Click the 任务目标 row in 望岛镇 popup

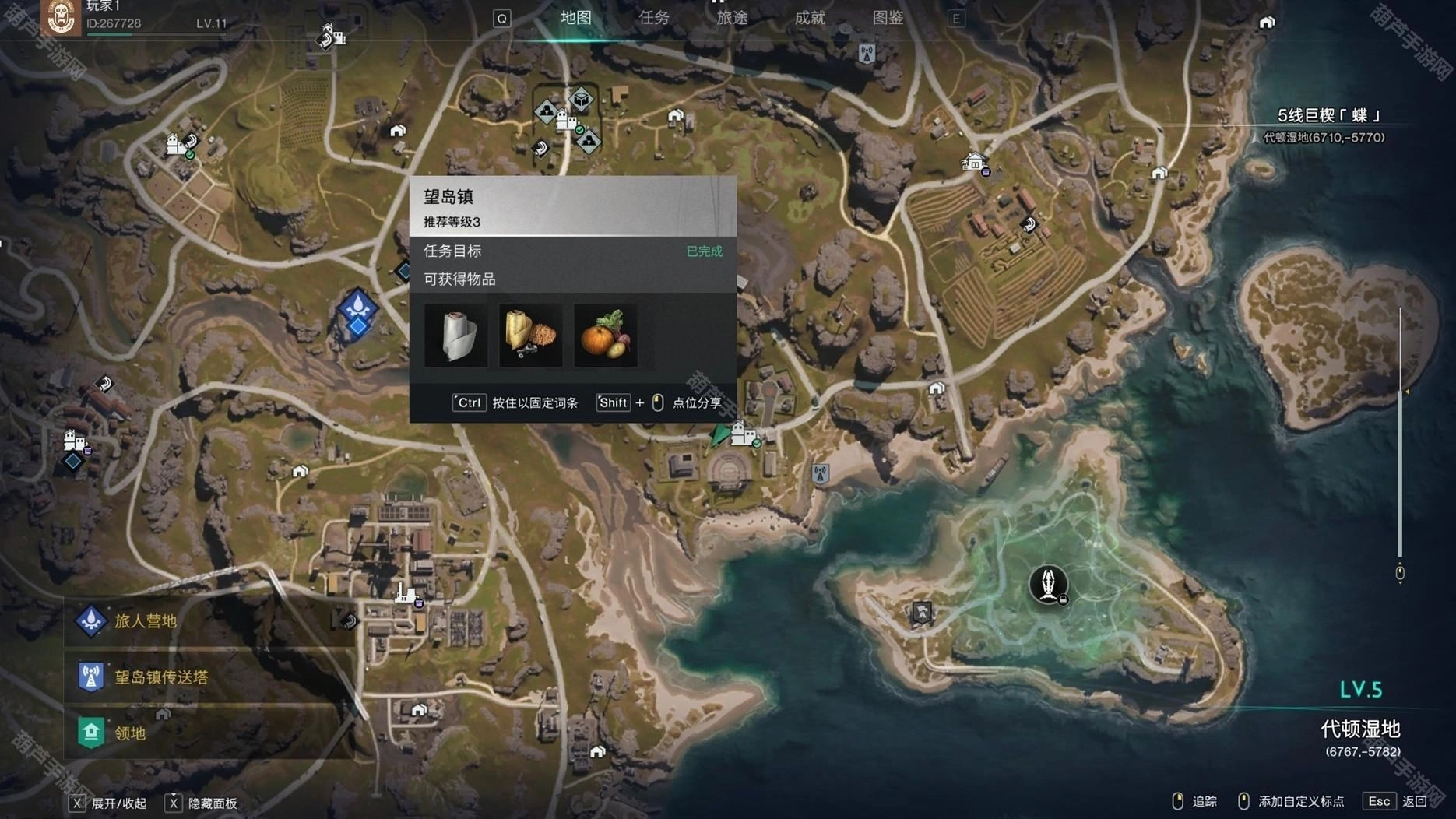pos(572,251)
